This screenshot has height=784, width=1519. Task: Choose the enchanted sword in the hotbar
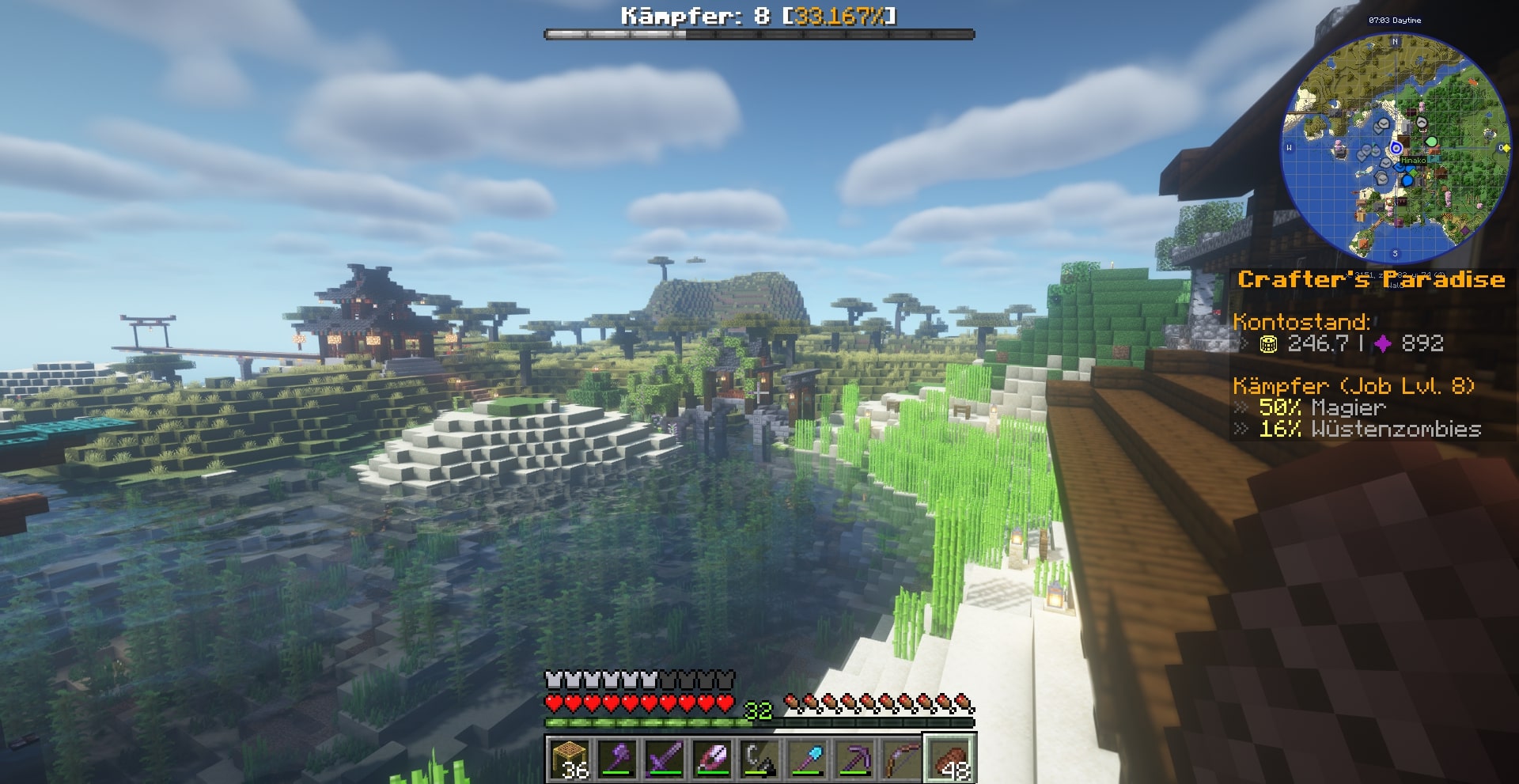click(x=665, y=759)
